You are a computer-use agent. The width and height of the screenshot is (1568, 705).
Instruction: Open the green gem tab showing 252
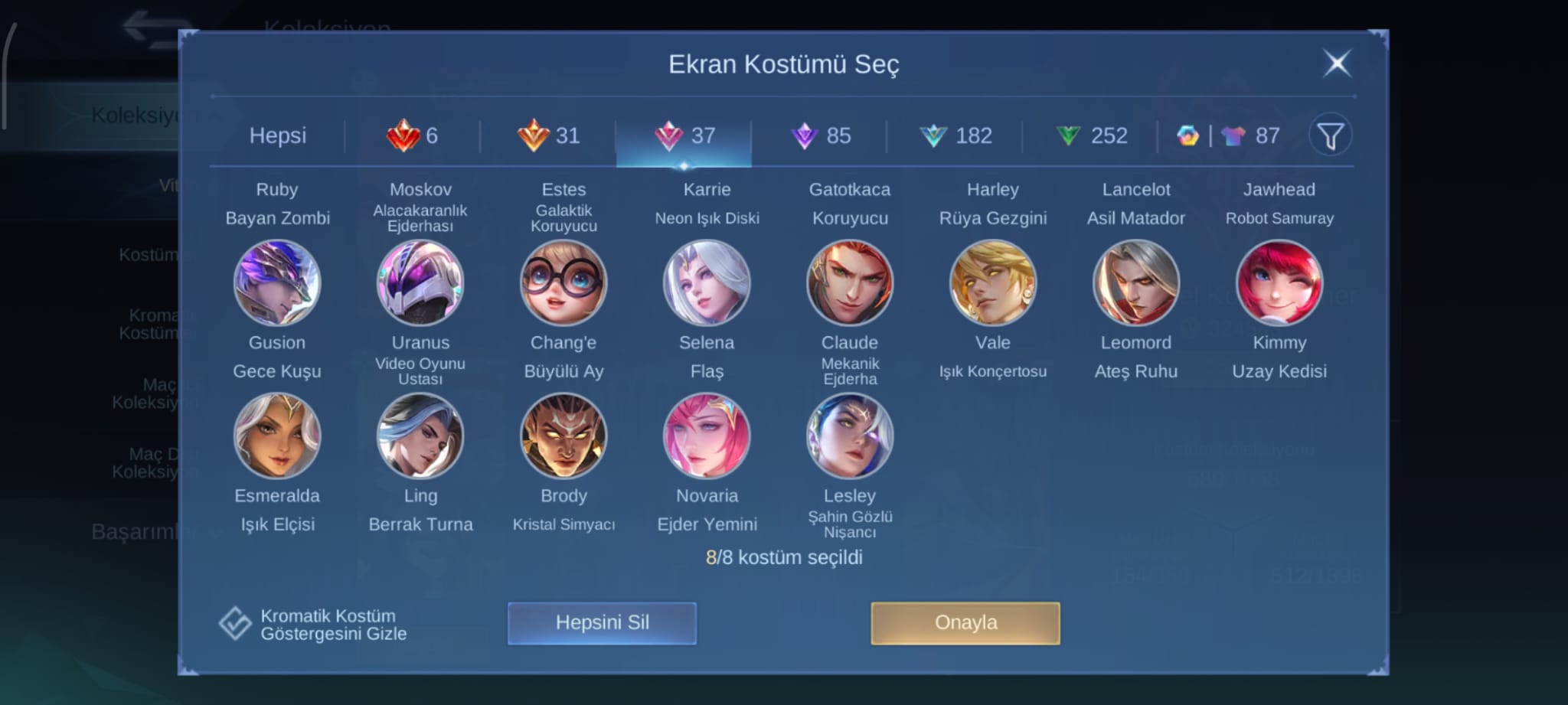point(1091,135)
